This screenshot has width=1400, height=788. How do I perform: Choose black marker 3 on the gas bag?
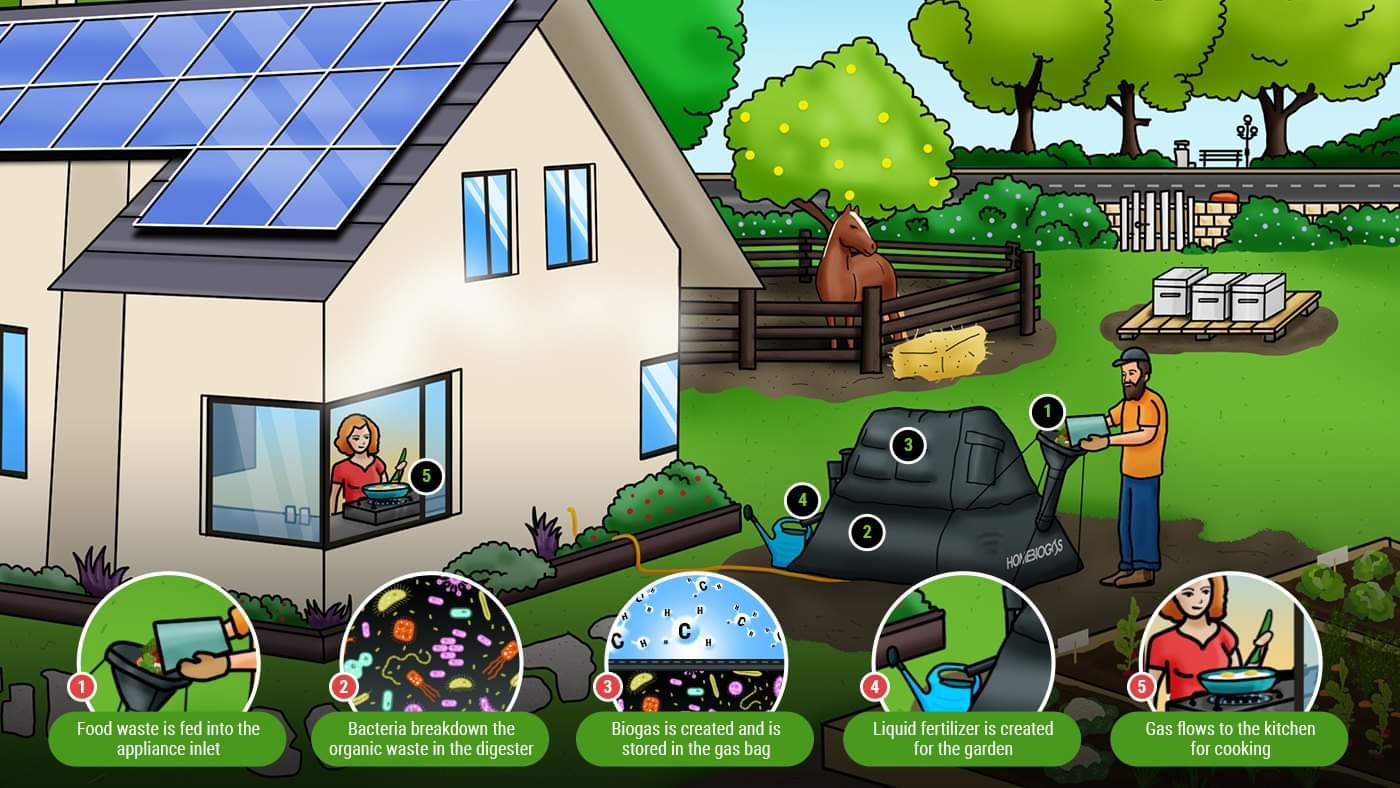908,445
